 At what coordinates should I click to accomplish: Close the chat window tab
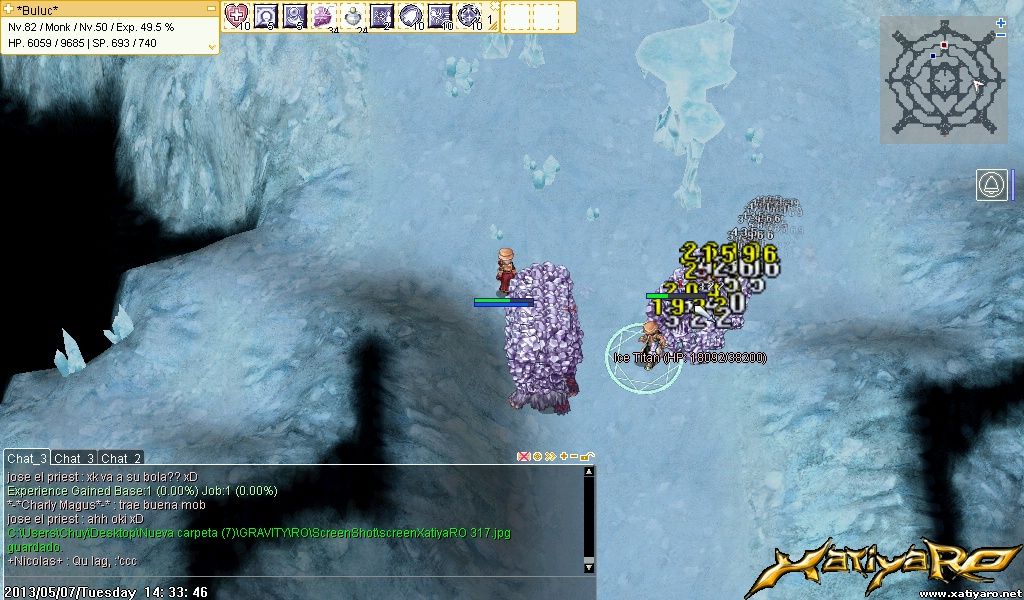point(522,457)
